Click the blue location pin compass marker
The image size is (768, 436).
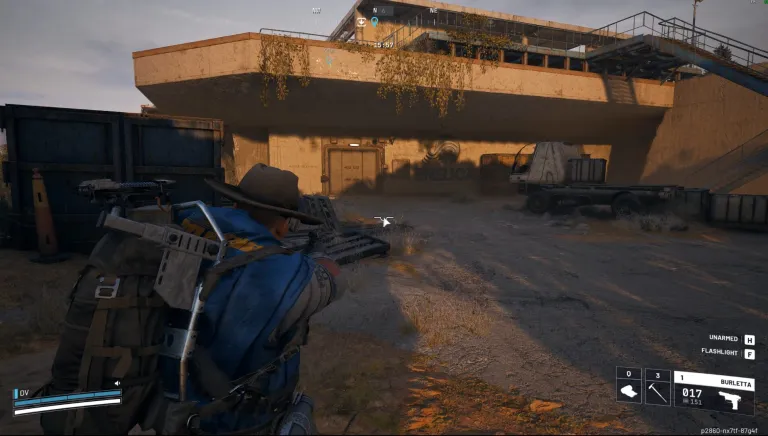[x=375, y=21]
